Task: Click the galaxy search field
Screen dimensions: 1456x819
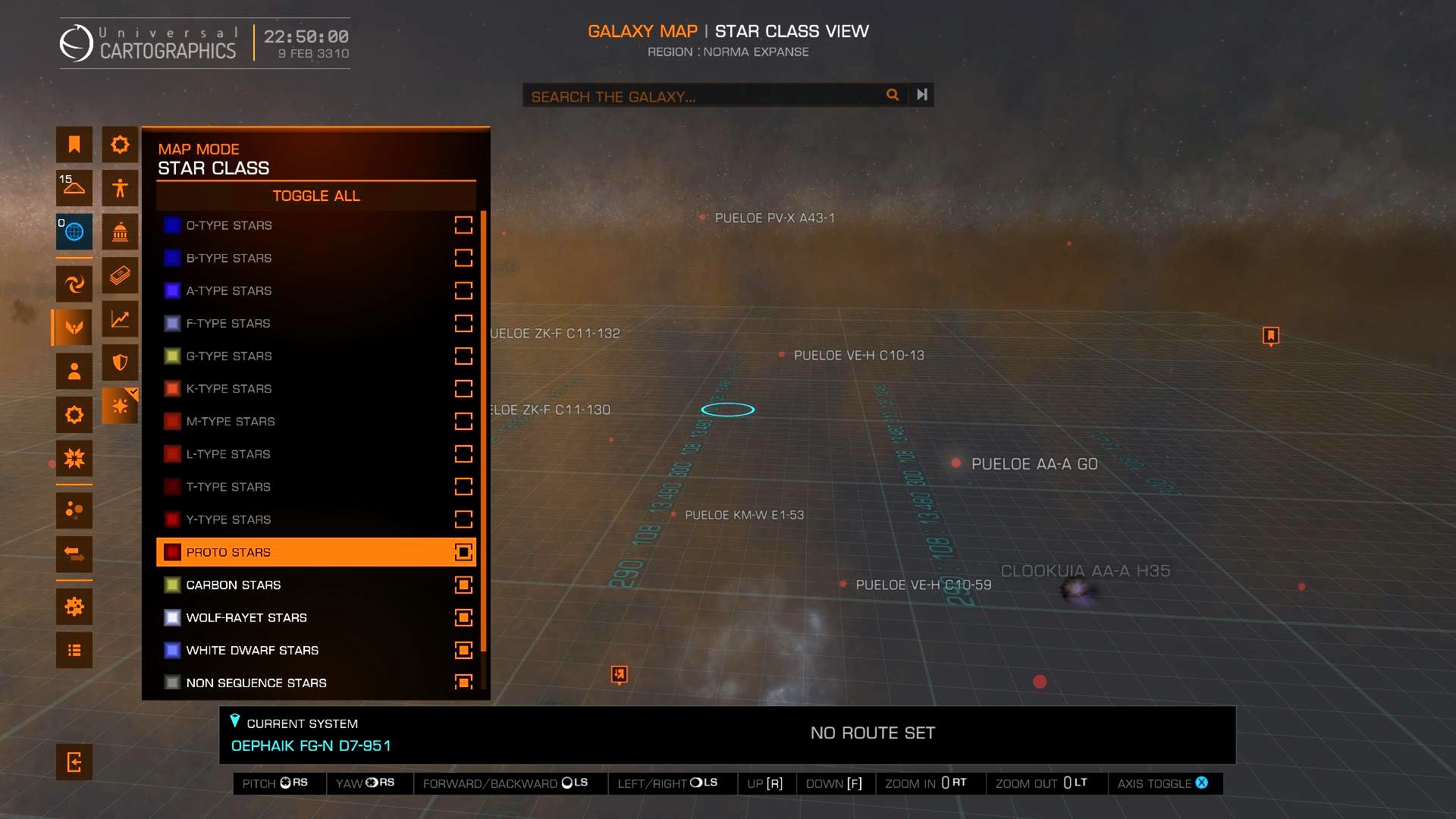Action: tap(701, 96)
